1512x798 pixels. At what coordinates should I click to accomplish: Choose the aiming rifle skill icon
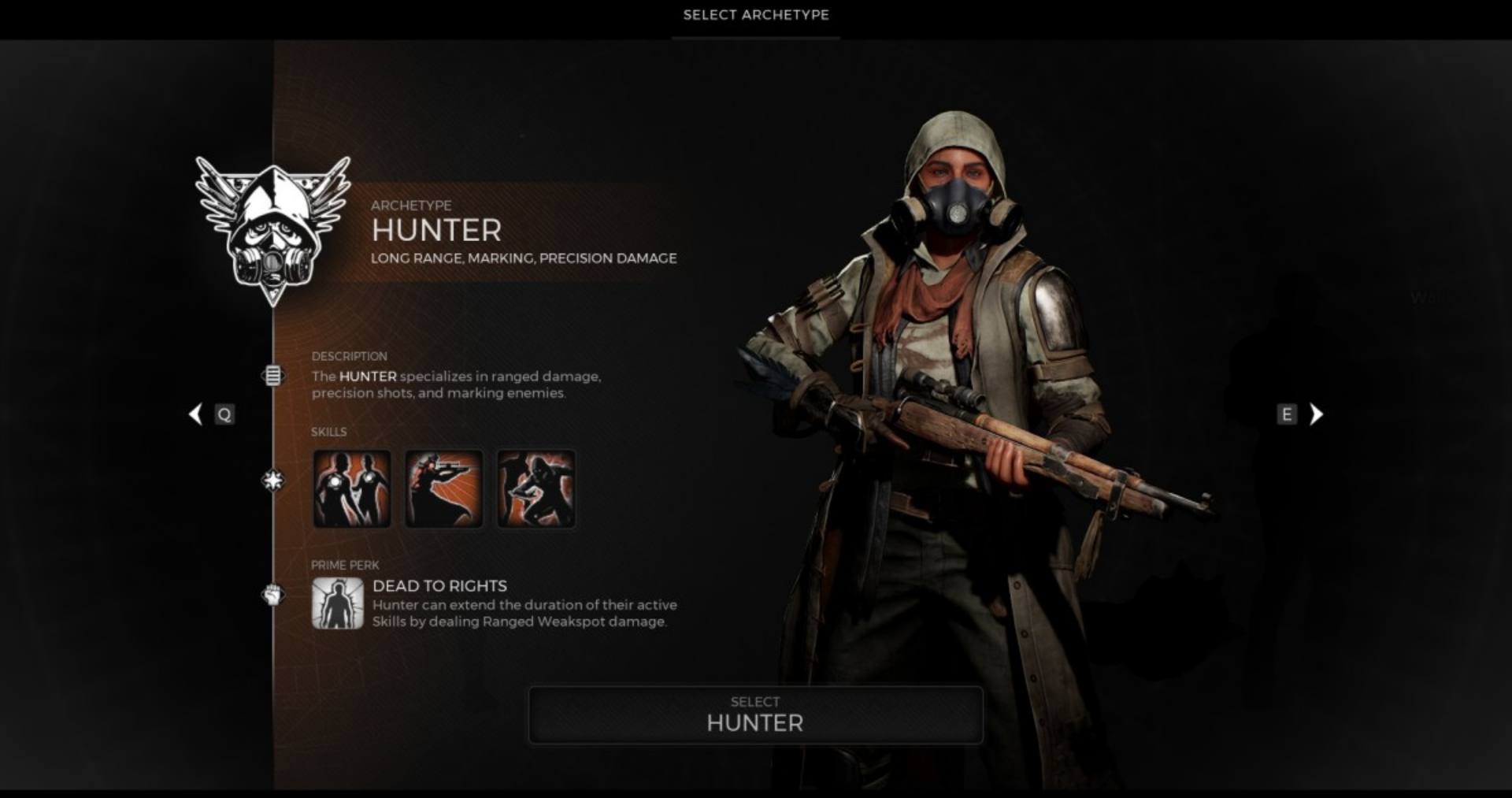point(444,488)
